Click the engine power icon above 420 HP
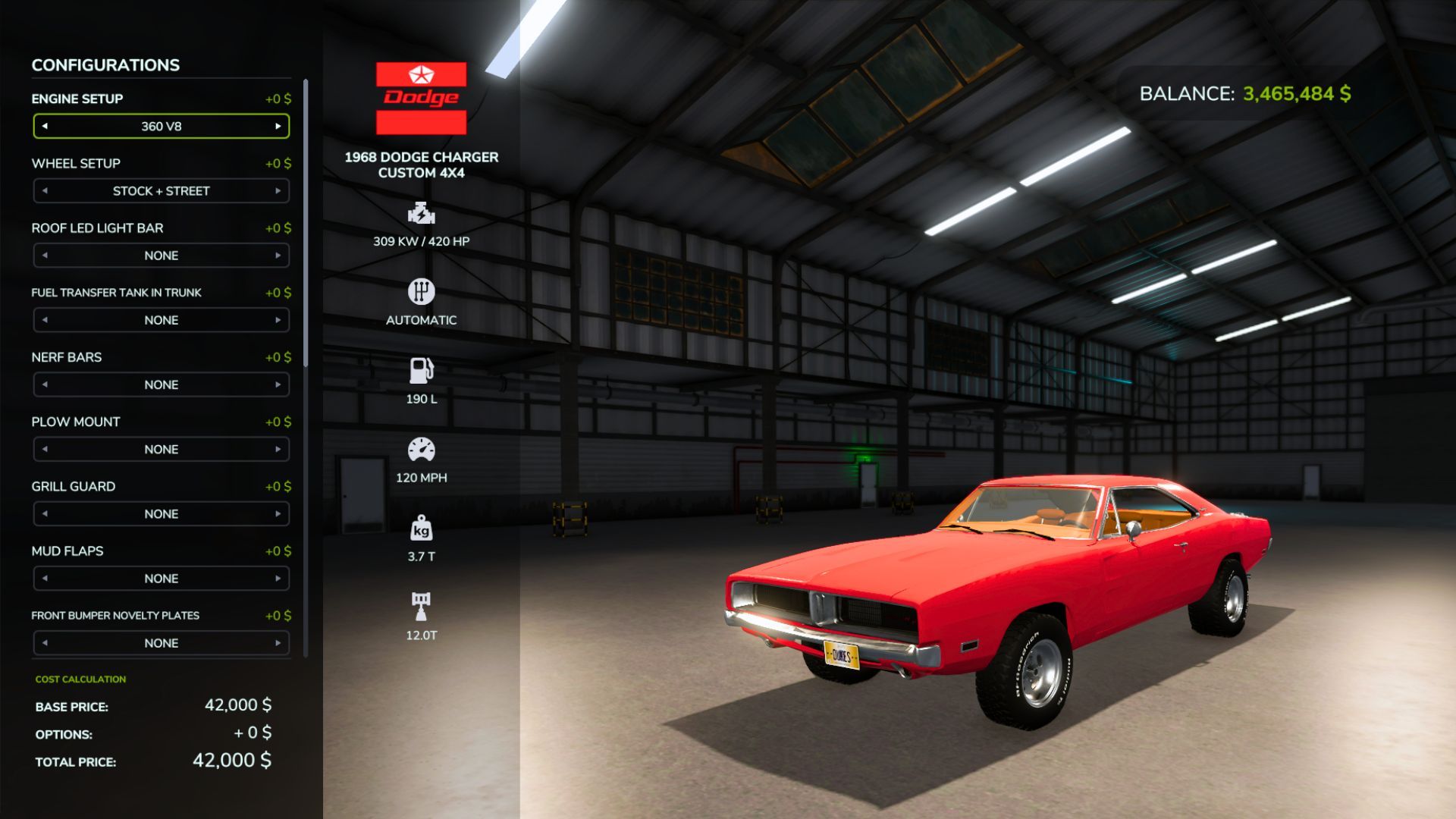 pyautogui.click(x=421, y=215)
